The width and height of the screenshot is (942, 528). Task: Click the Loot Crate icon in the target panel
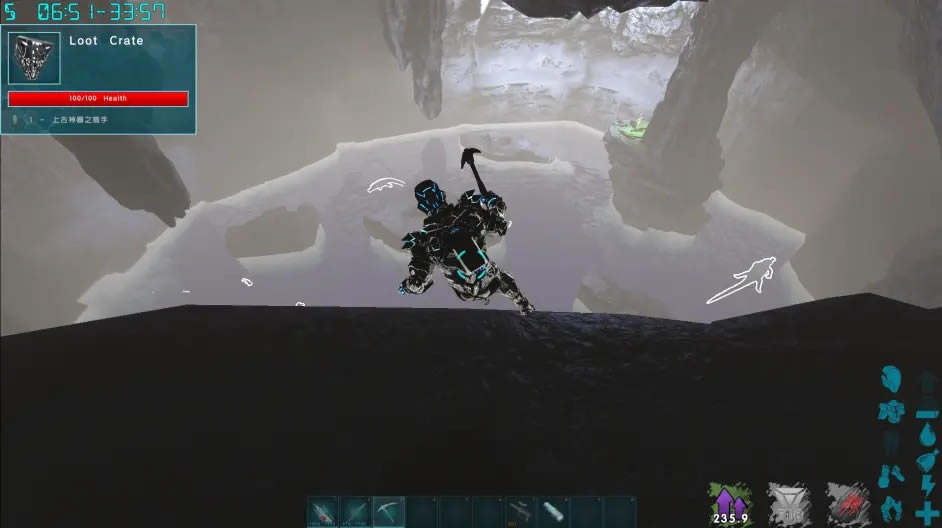click(35, 58)
